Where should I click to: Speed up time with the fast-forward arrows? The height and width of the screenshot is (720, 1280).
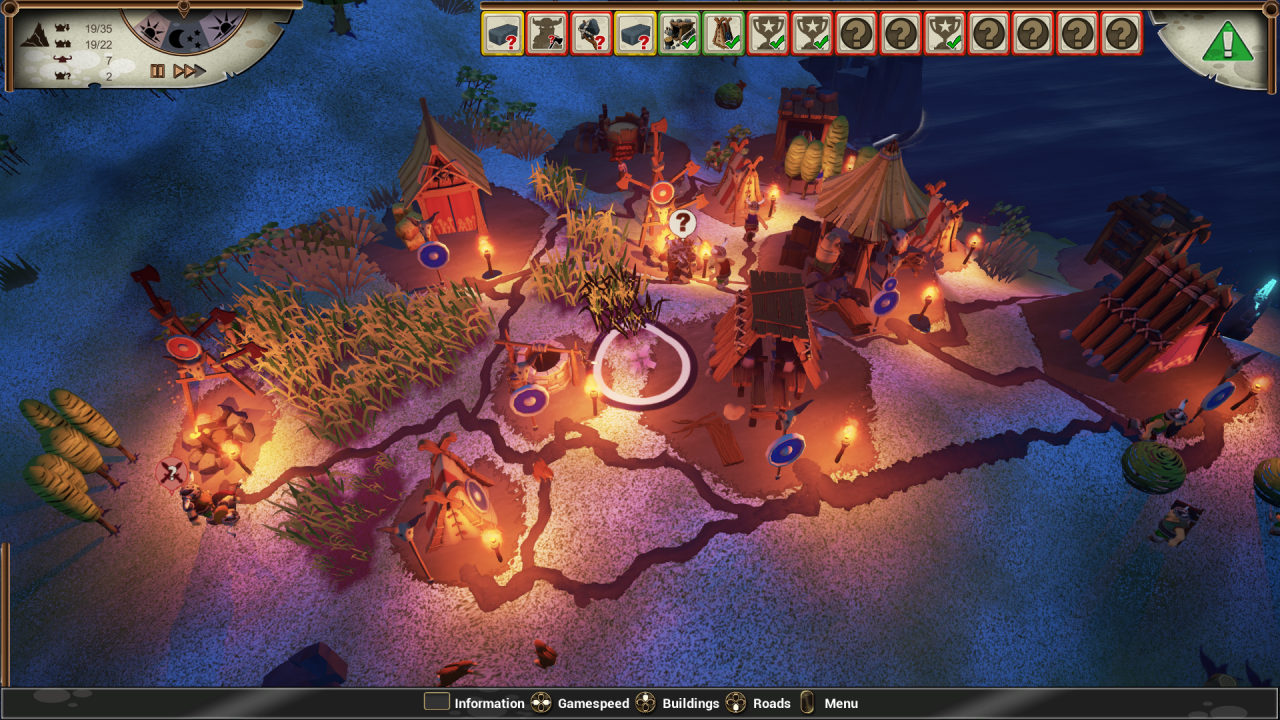[x=189, y=71]
